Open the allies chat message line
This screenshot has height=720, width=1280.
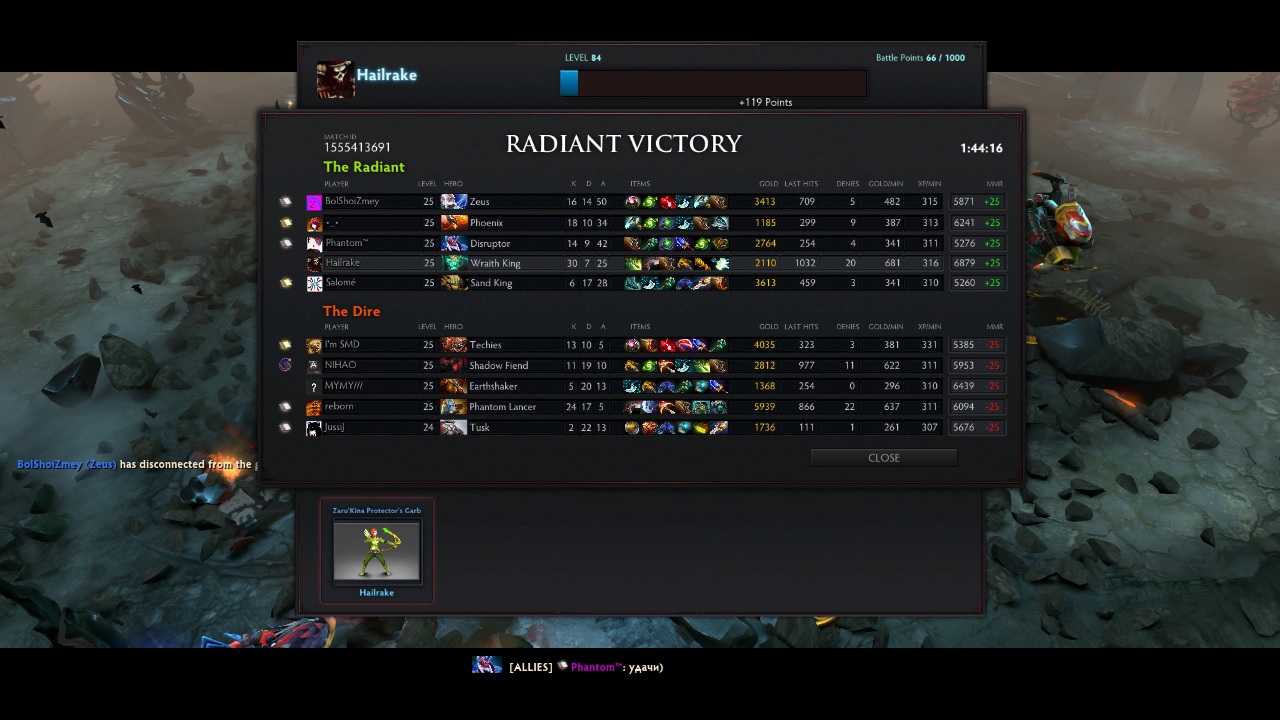585,667
